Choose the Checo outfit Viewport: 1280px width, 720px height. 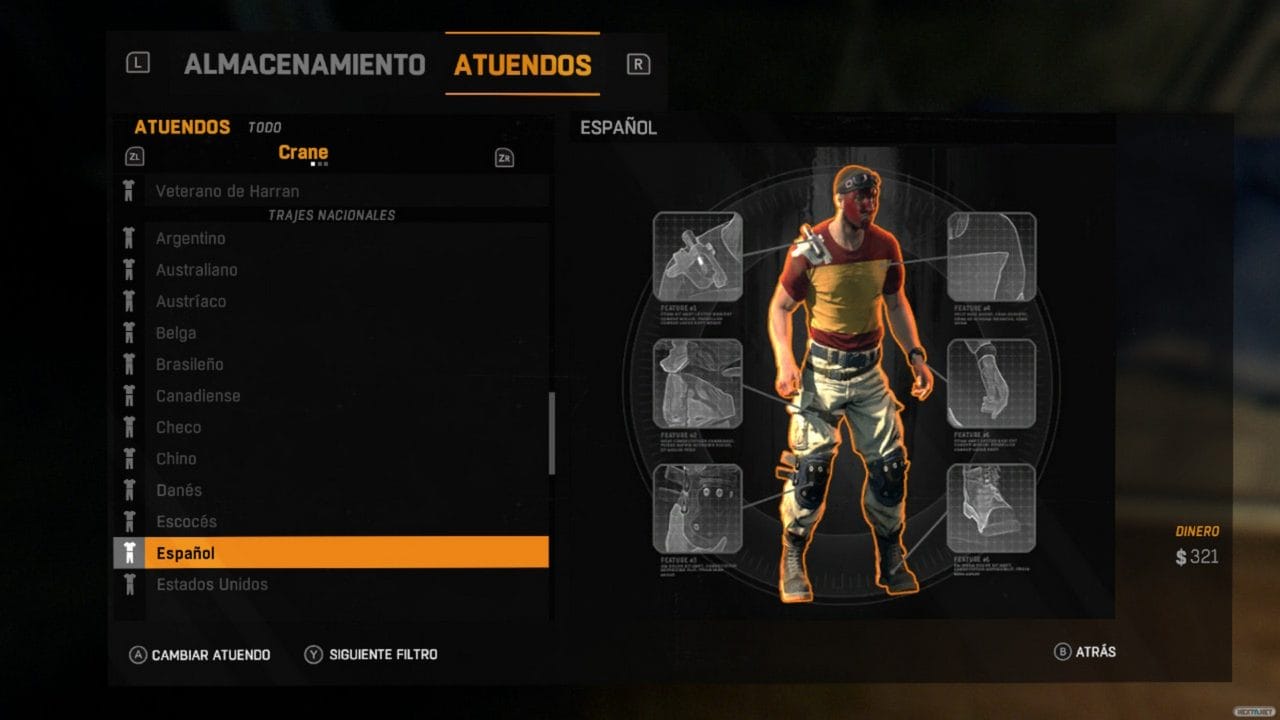178,427
